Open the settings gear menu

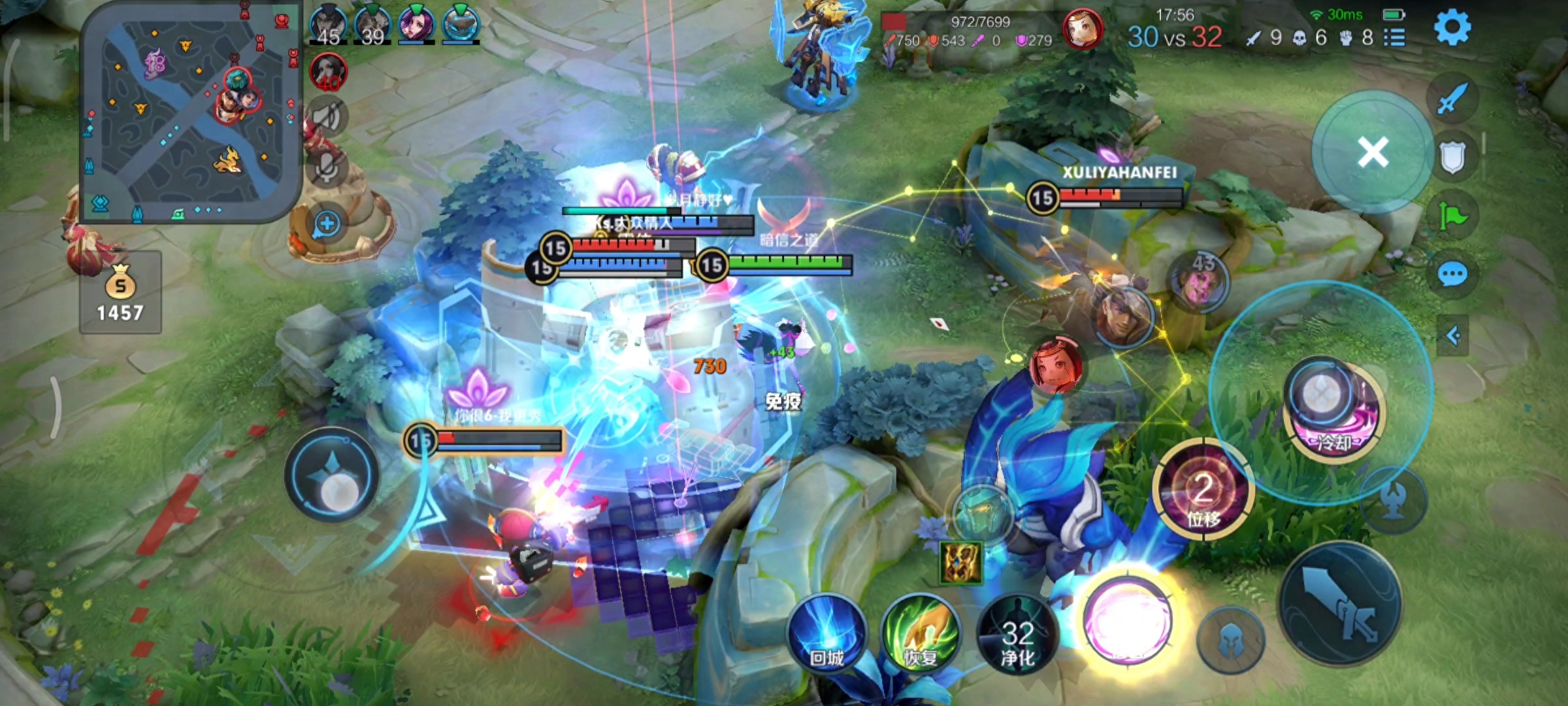coord(1452,27)
